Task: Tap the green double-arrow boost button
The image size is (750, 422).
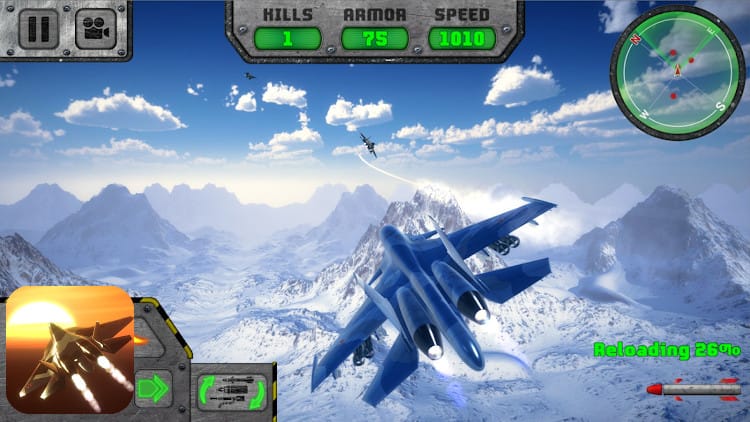Action: [153, 387]
